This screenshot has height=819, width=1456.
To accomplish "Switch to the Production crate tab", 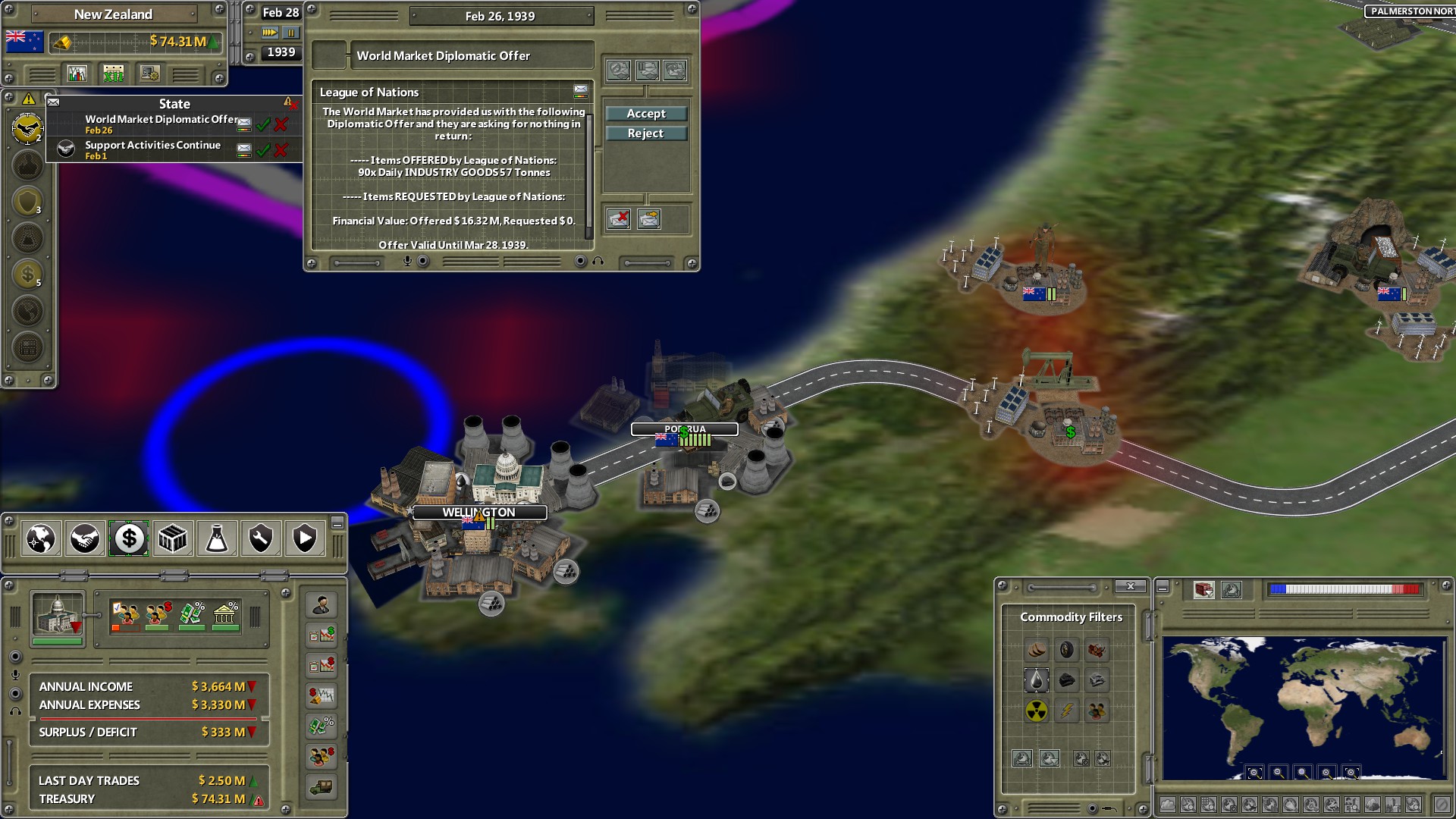I will (x=172, y=538).
